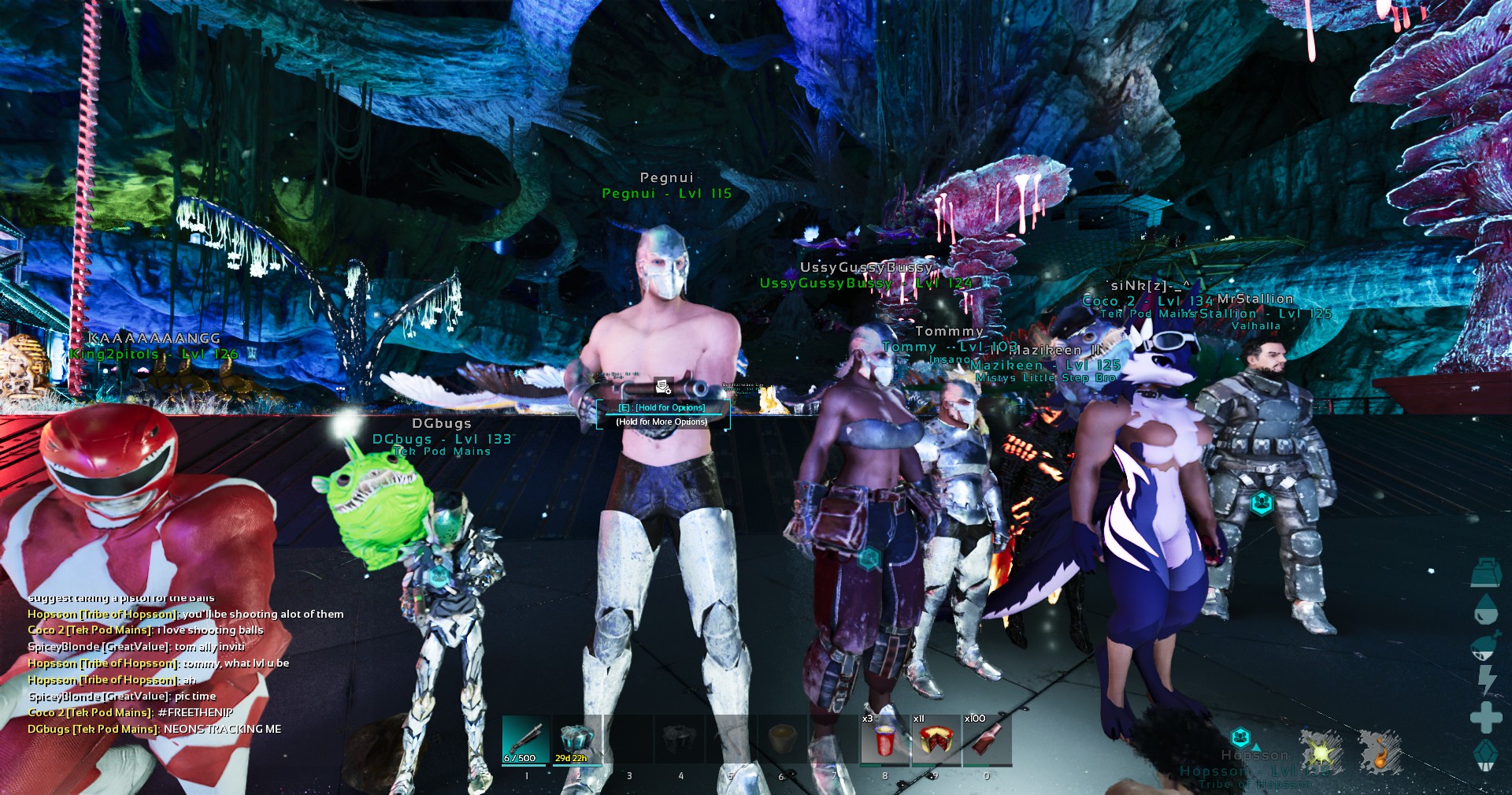This screenshot has height=795, width=1512.
Task: Click the yellow starburst buff icon
Action: pyautogui.click(x=1322, y=752)
